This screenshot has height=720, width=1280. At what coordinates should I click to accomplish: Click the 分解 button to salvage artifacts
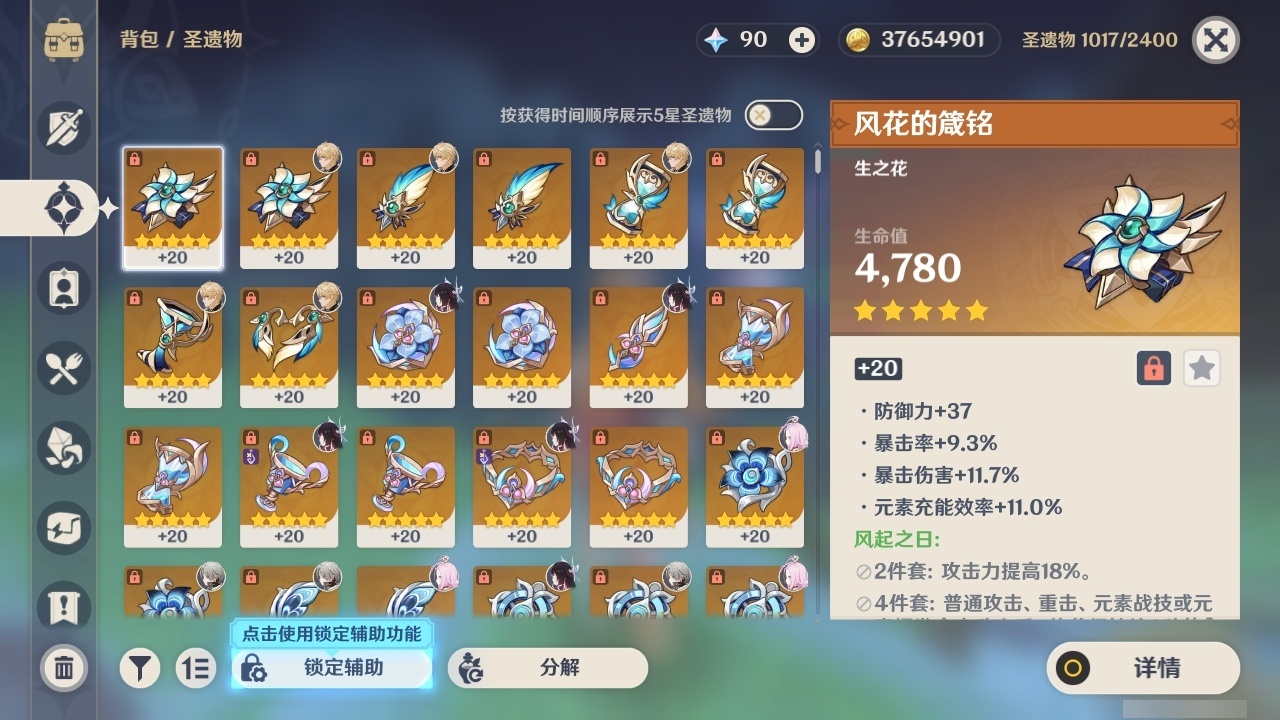click(548, 668)
